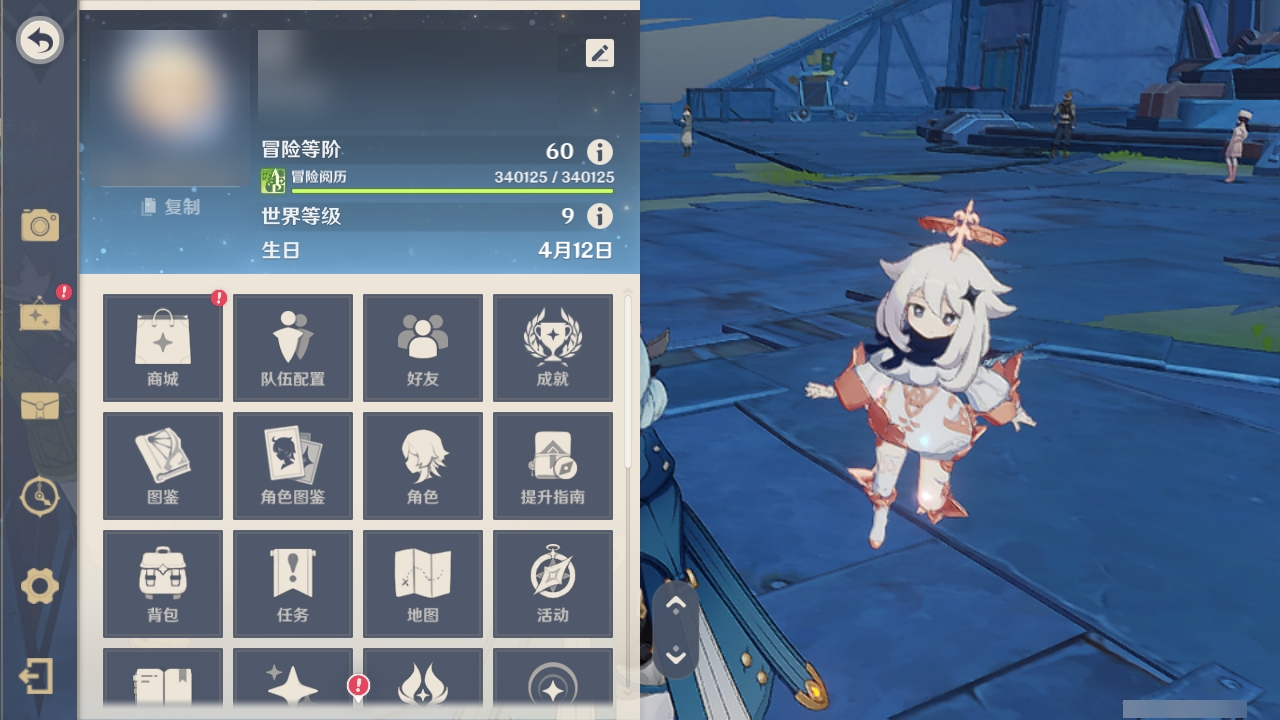This screenshot has width=1280, height=720.
Task: Click the pencil to edit profile signature
Action: pyautogui.click(x=599, y=53)
